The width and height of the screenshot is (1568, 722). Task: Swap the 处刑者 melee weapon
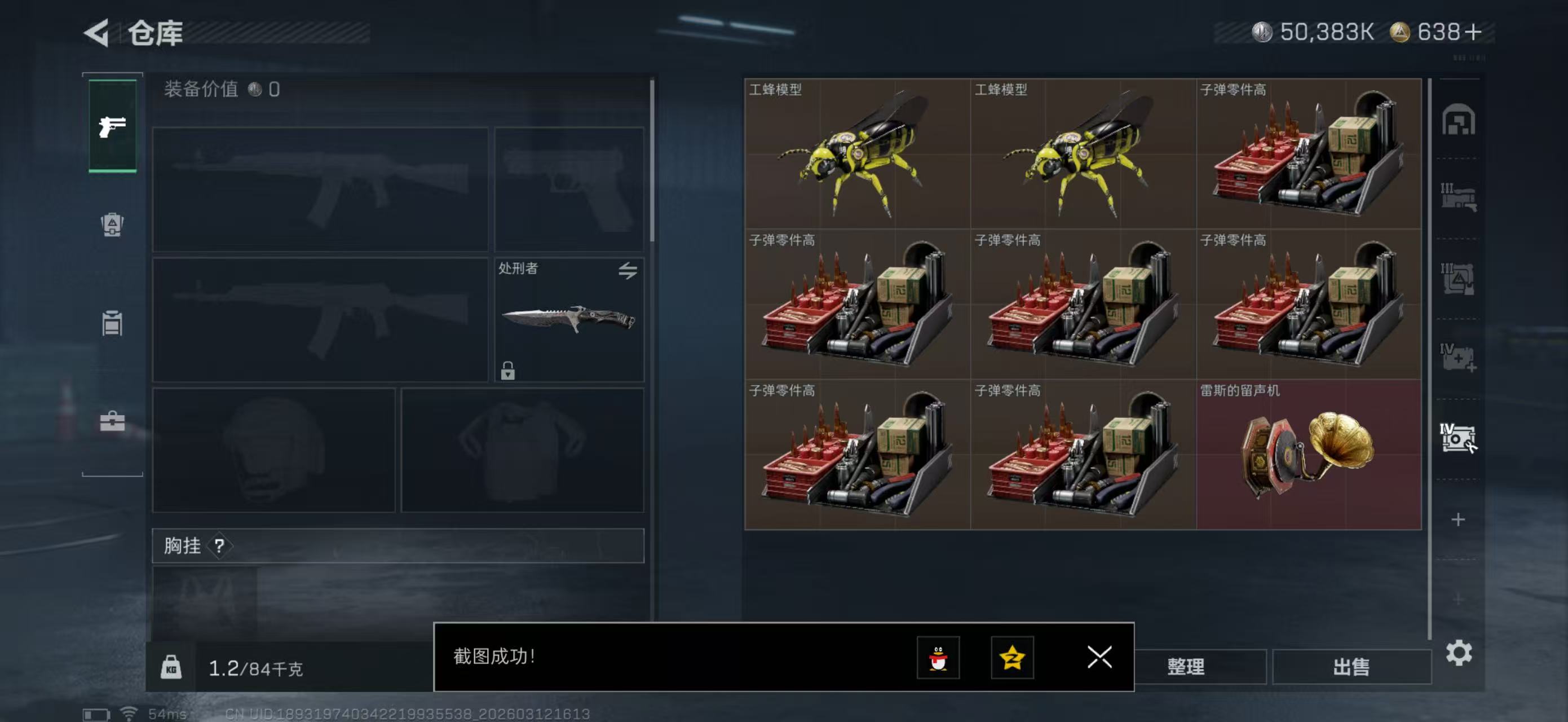click(x=628, y=270)
